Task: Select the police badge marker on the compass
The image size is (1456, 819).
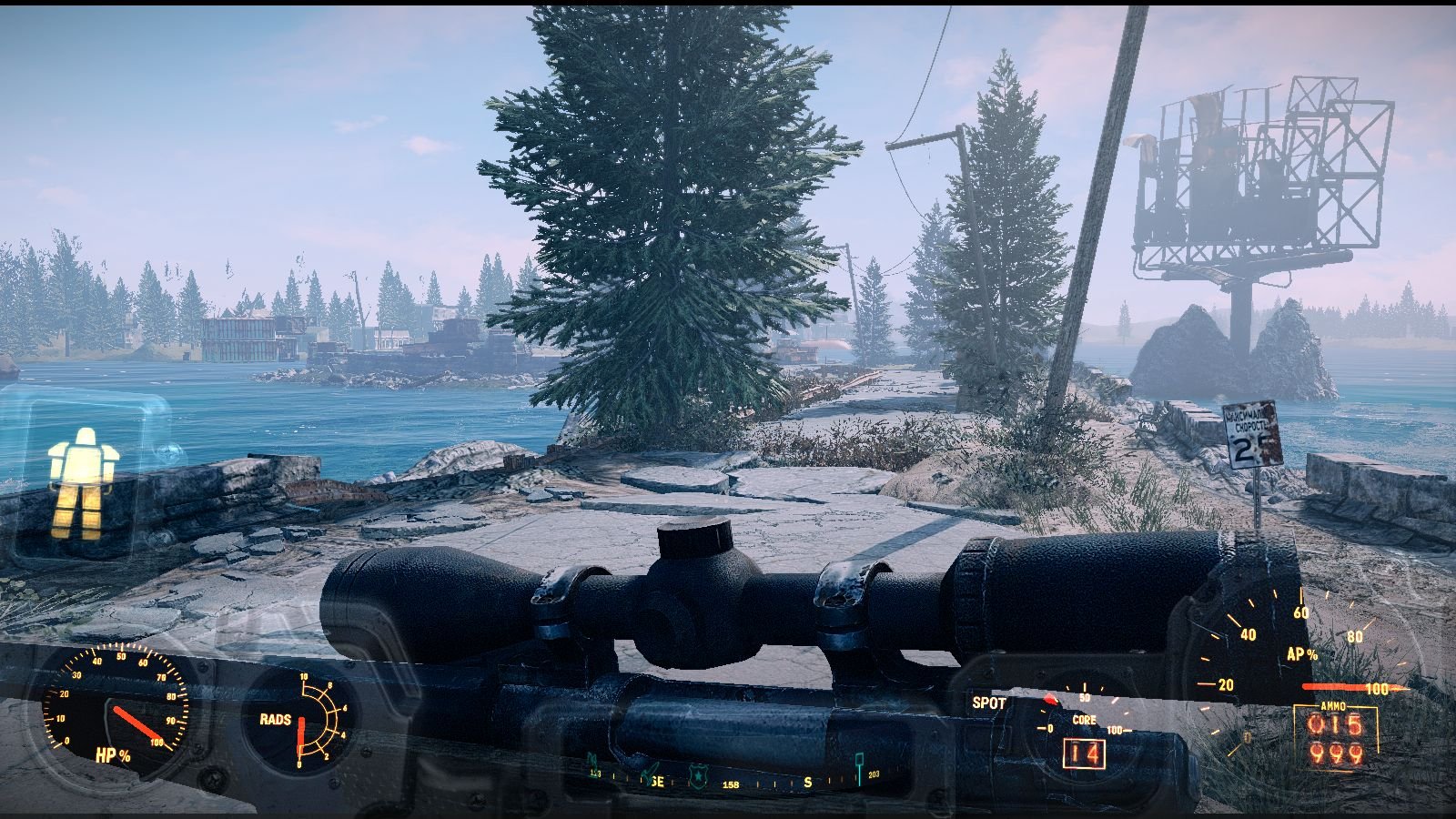Action: tap(698, 773)
